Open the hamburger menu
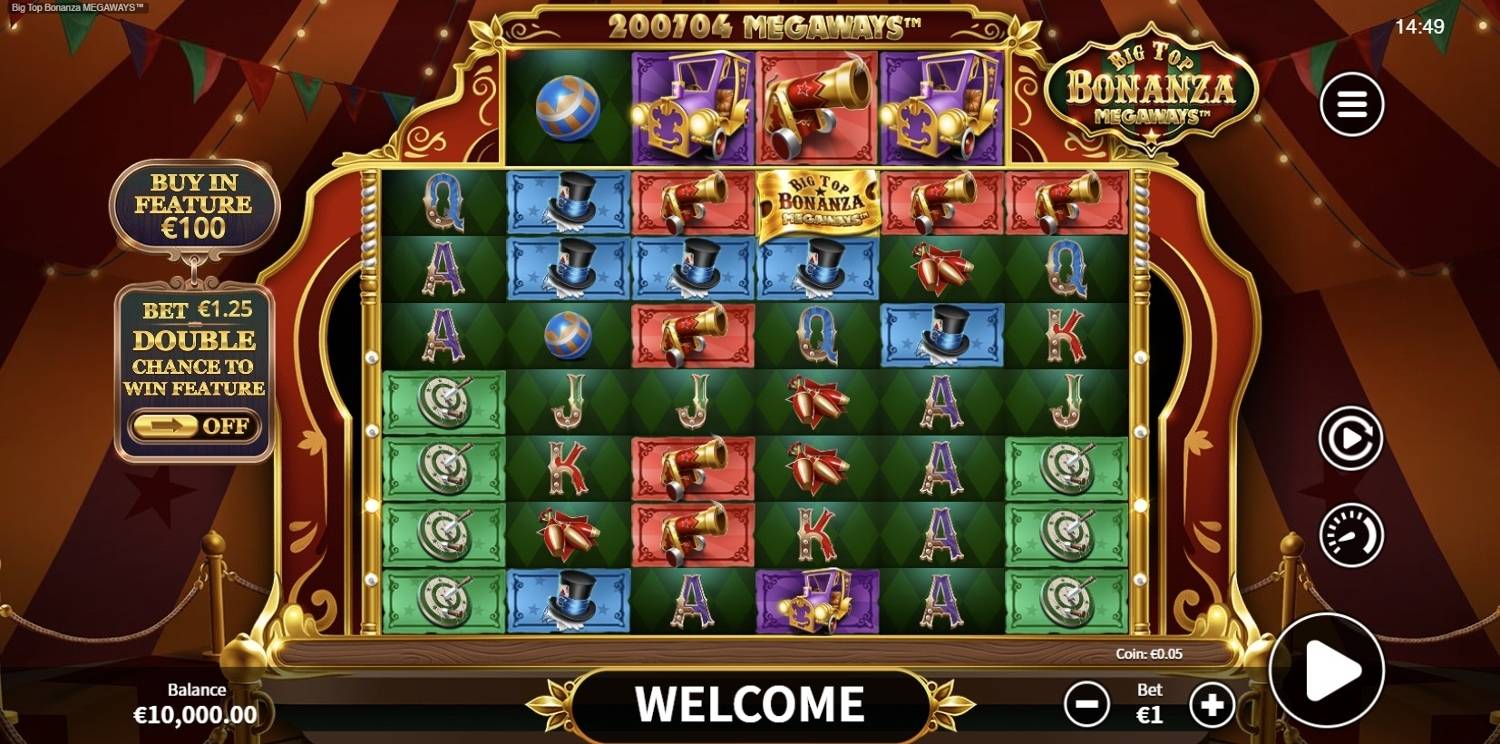Image resolution: width=1500 pixels, height=744 pixels. point(1352,104)
